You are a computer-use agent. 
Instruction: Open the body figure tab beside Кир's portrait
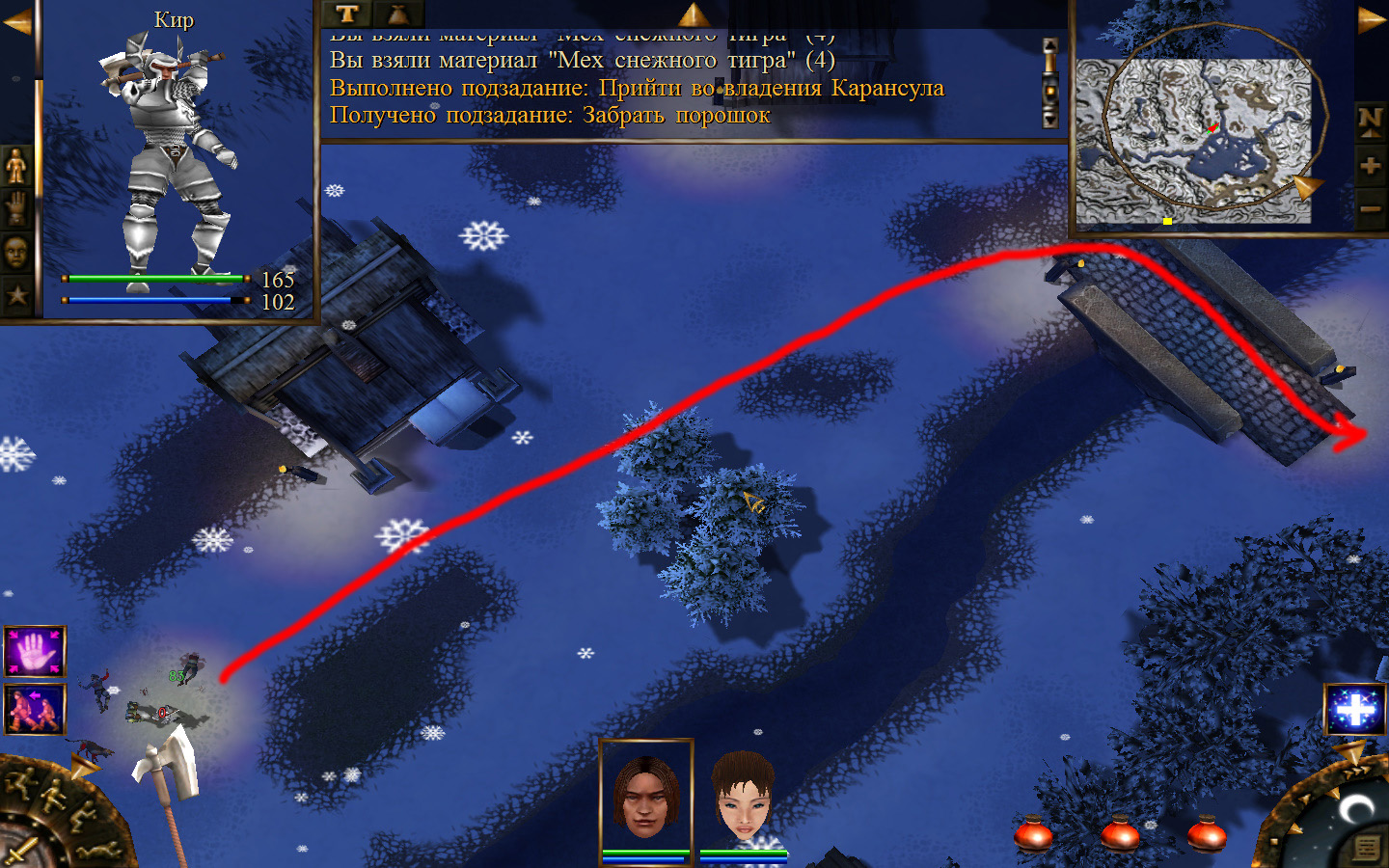16,167
